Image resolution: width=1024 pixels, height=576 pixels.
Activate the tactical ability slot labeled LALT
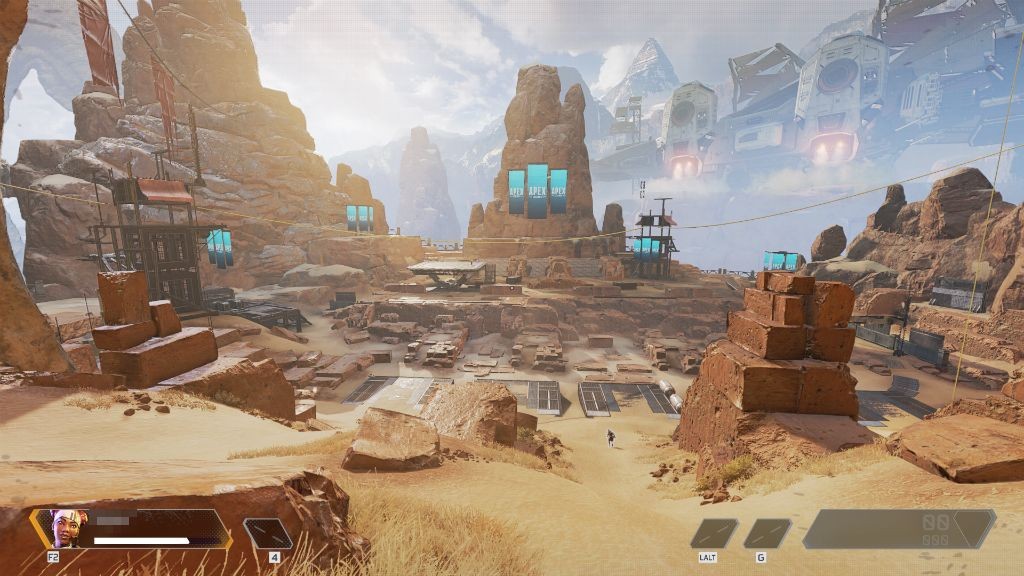714,533
